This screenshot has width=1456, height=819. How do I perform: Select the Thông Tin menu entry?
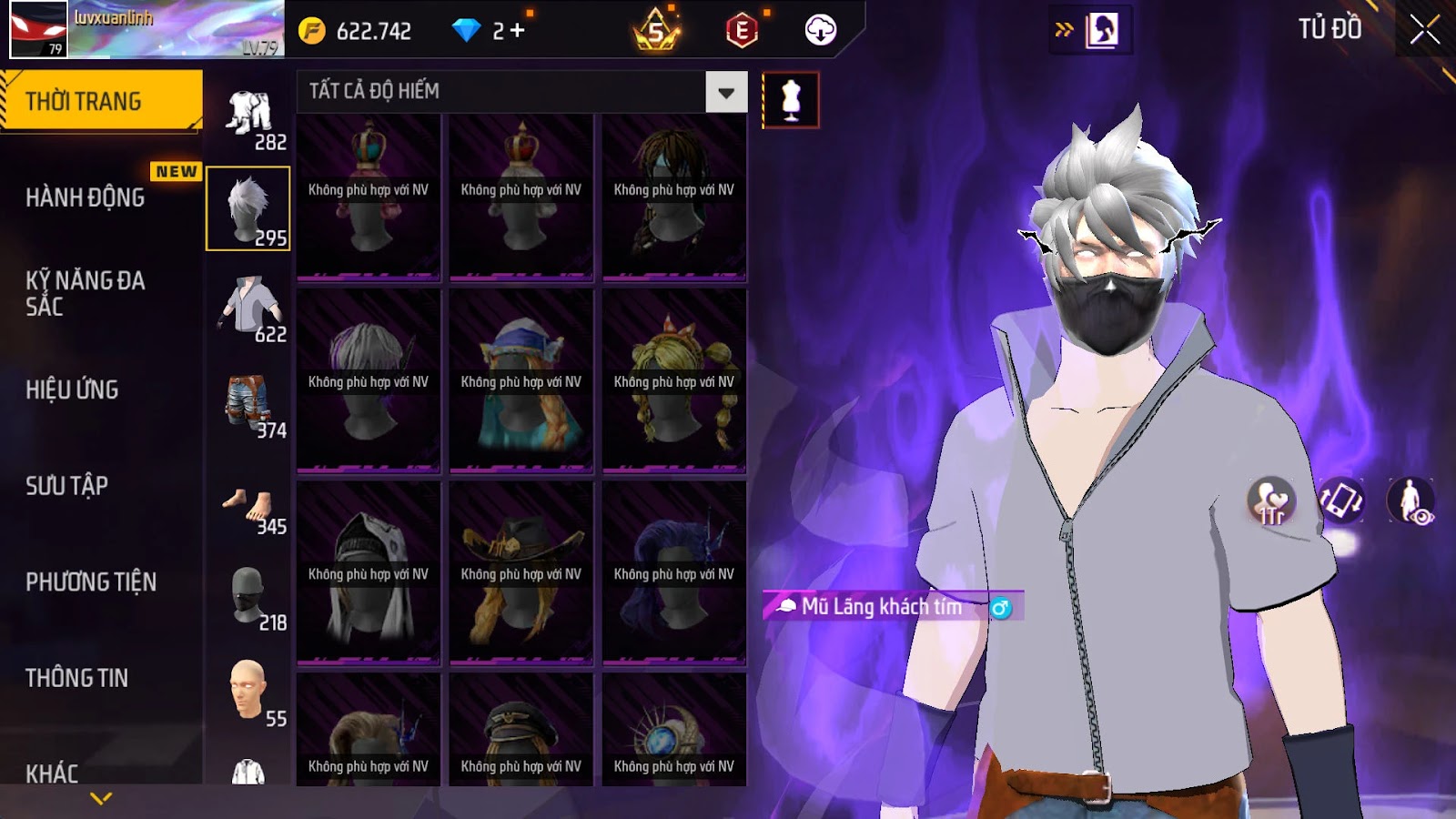pos(77,678)
